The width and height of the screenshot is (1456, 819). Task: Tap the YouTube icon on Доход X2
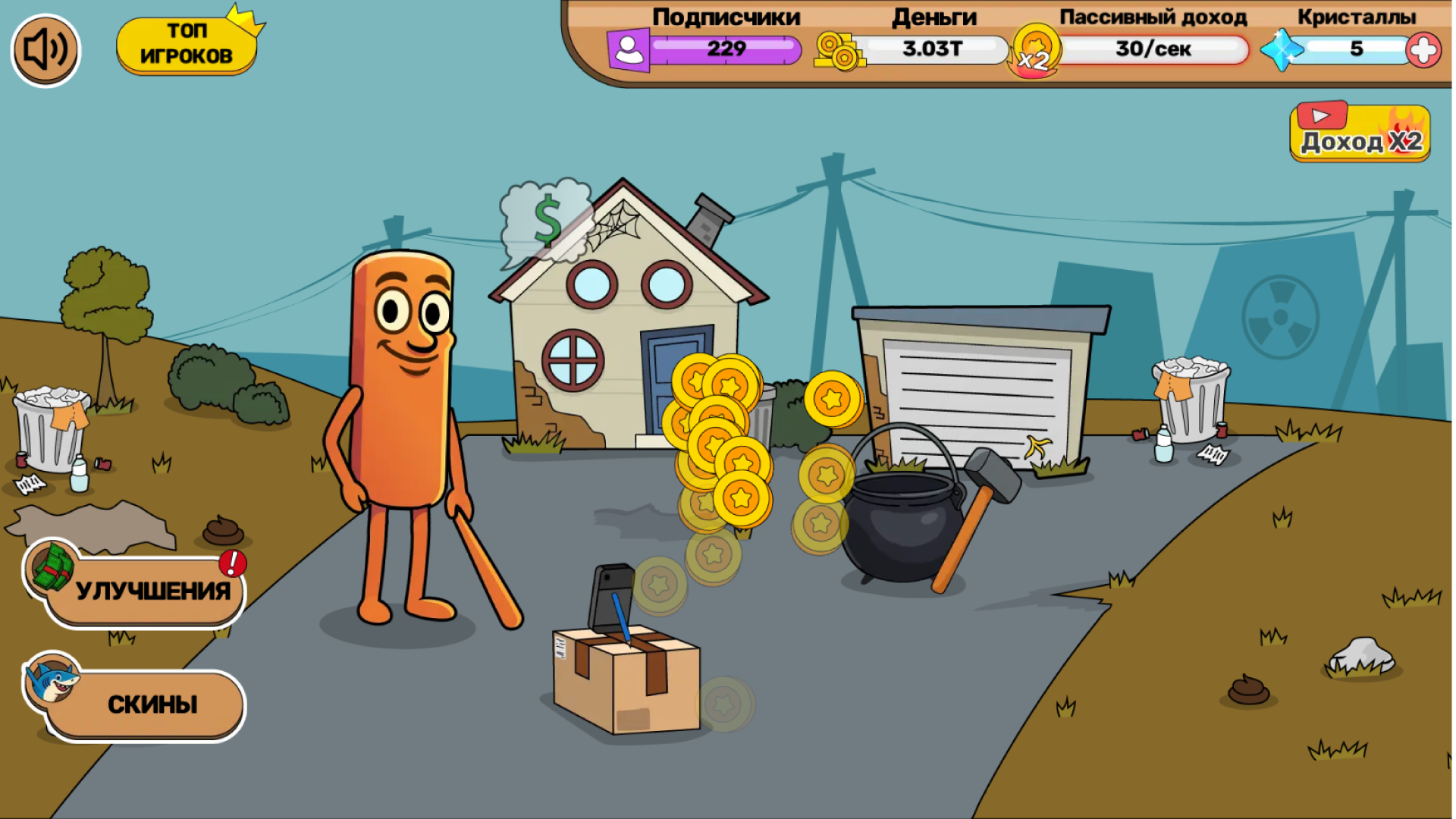pyautogui.click(x=1323, y=116)
